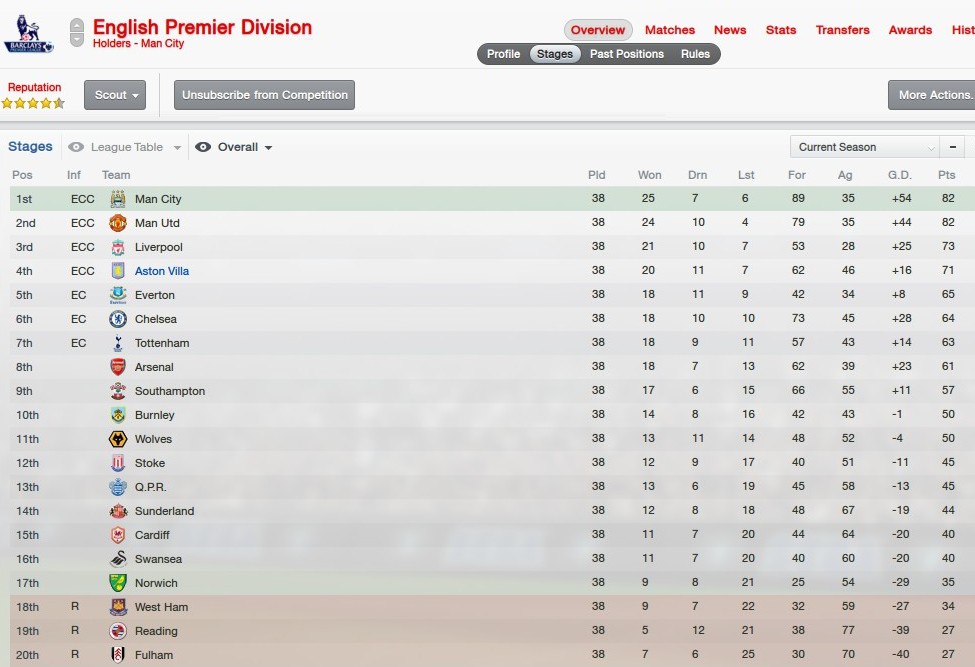Choose Liverpool from the league table
Viewport: 975px width, 667px height.
tap(159, 247)
